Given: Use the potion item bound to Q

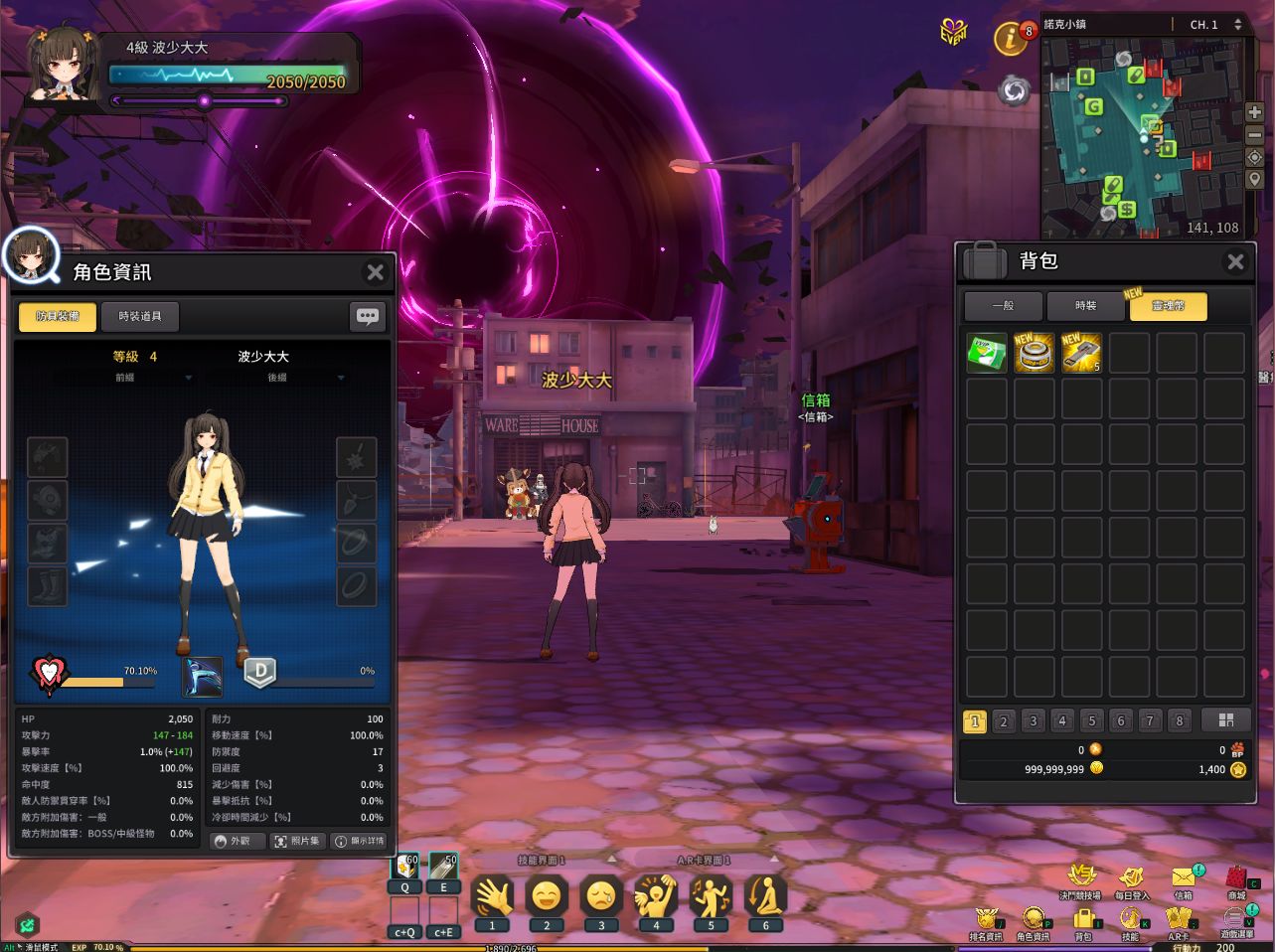Looking at the screenshot, I should pyautogui.click(x=403, y=867).
